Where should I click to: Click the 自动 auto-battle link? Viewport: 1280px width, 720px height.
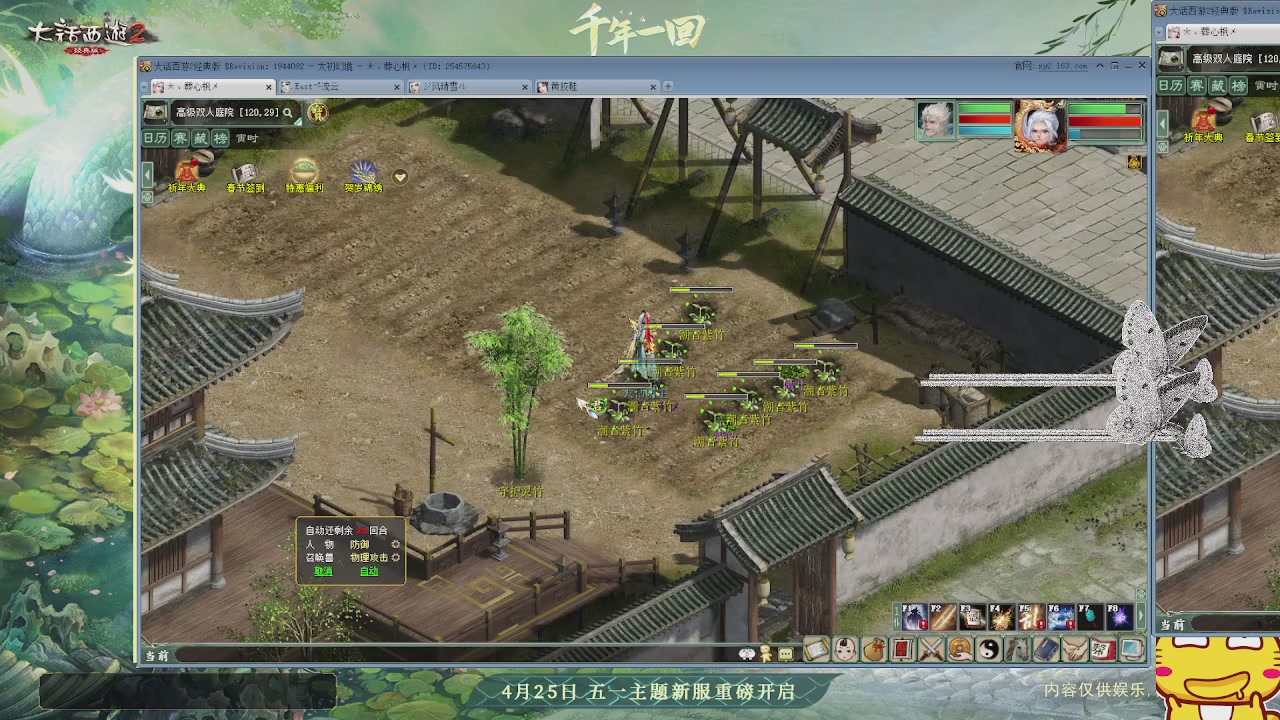[369, 571]
